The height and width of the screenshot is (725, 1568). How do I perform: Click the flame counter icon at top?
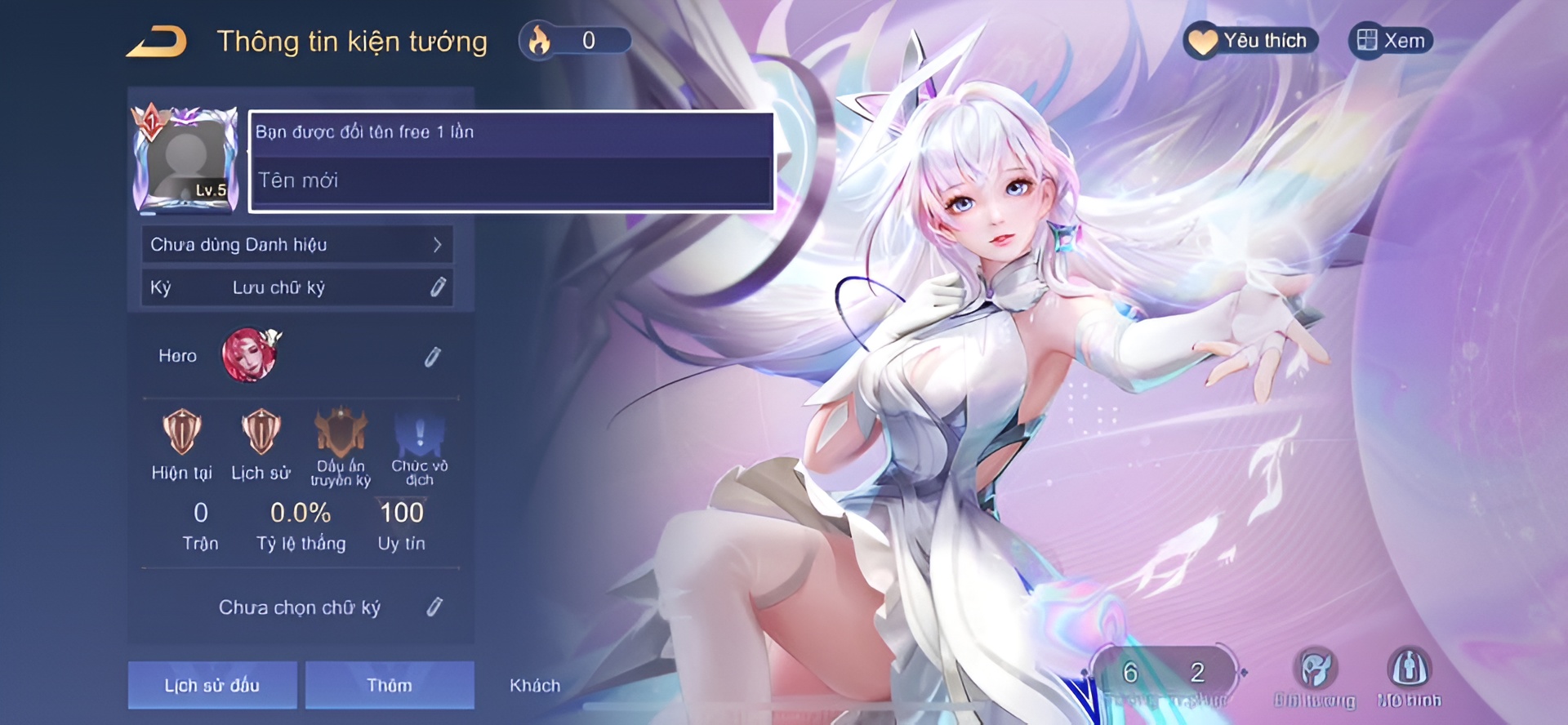[539, 39]
